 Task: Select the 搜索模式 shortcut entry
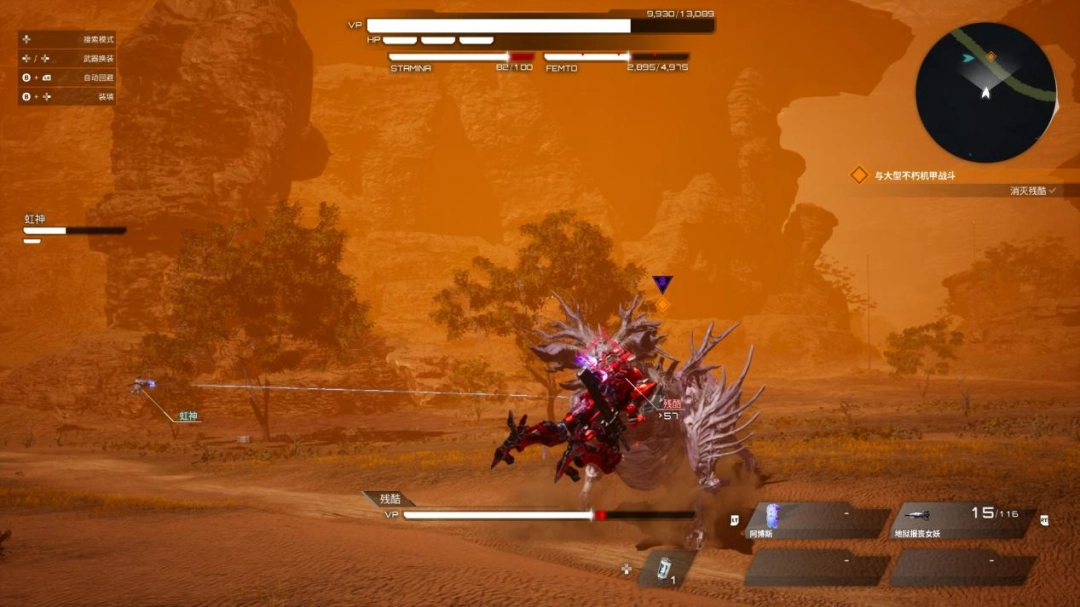(68, 39)
